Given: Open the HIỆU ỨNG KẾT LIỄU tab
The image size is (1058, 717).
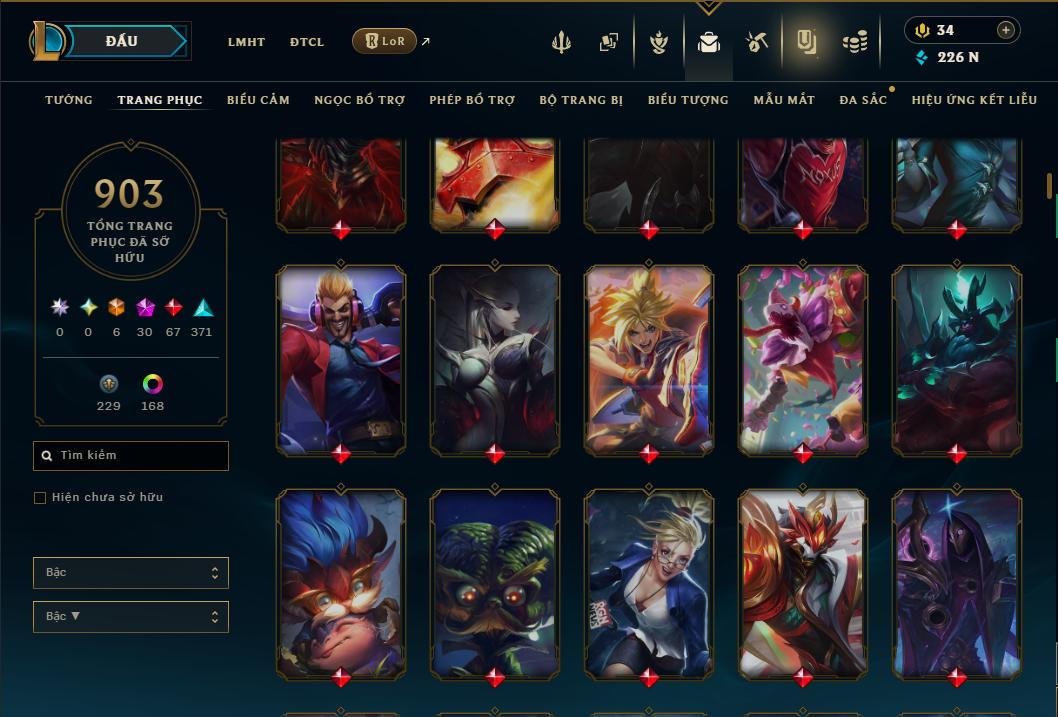Looking at the screenshot, I should coord(973,100).
